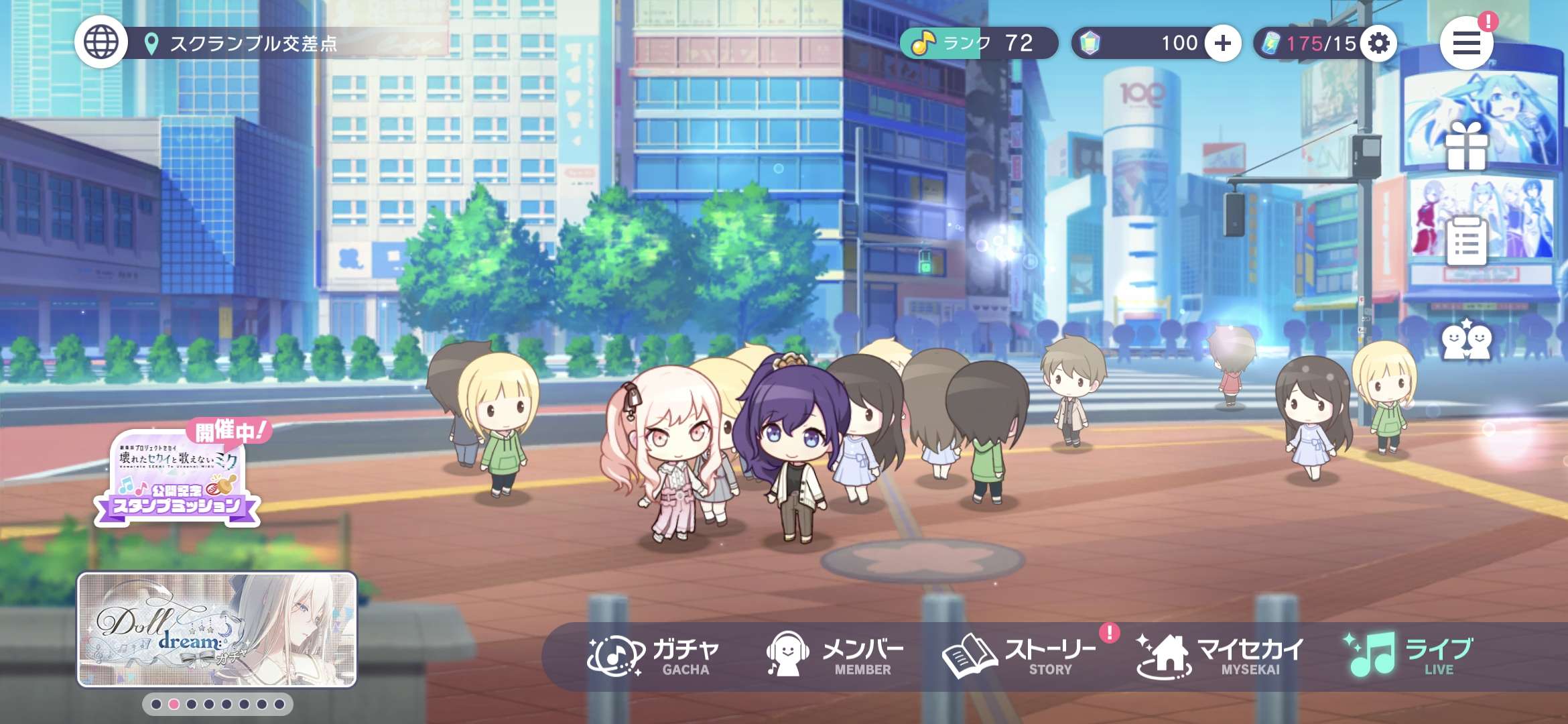The width and height of the screenshot is (1568, 724).
Task: Show the player rank 72 profile
Action: [x=977, y=44]
